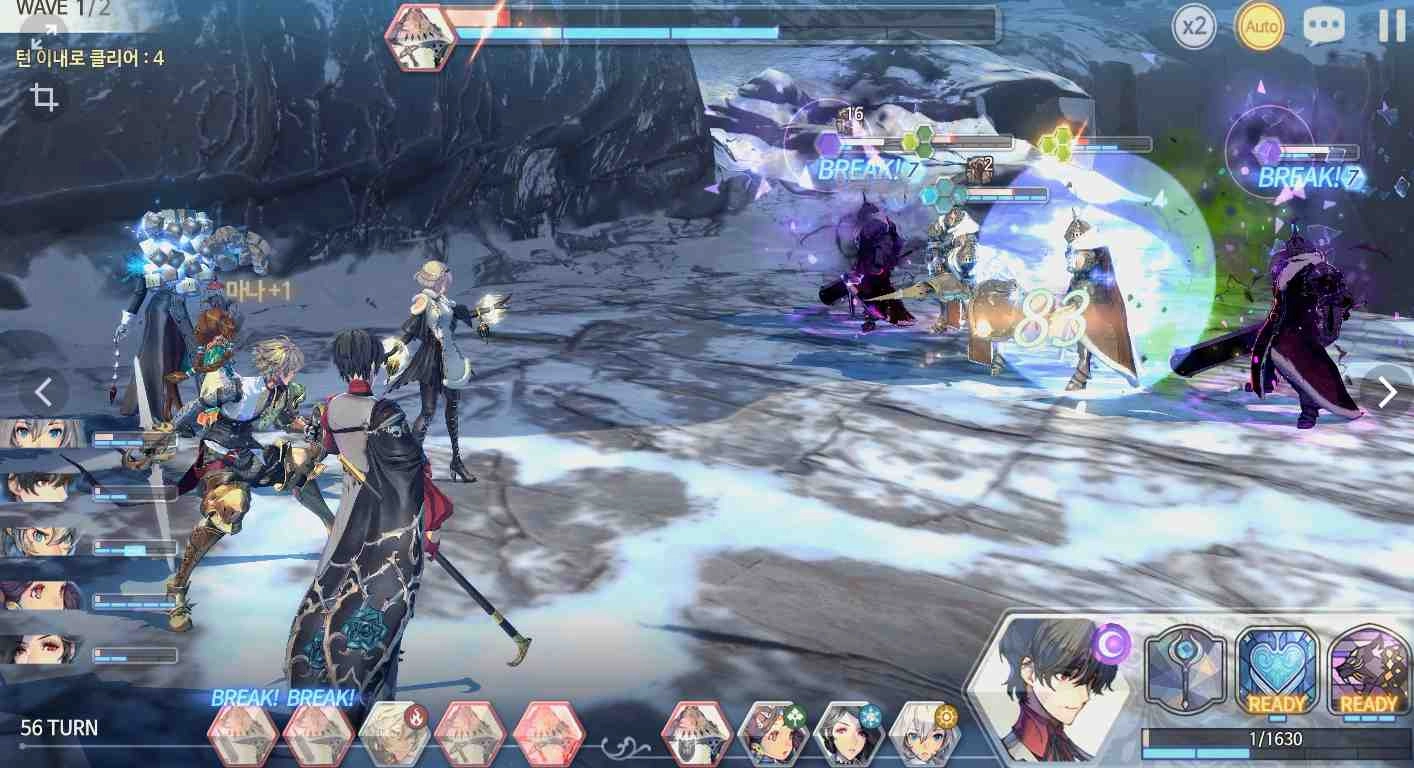Toggle the x2 battle speed button
The image size is (1414, 768).
1194,27
